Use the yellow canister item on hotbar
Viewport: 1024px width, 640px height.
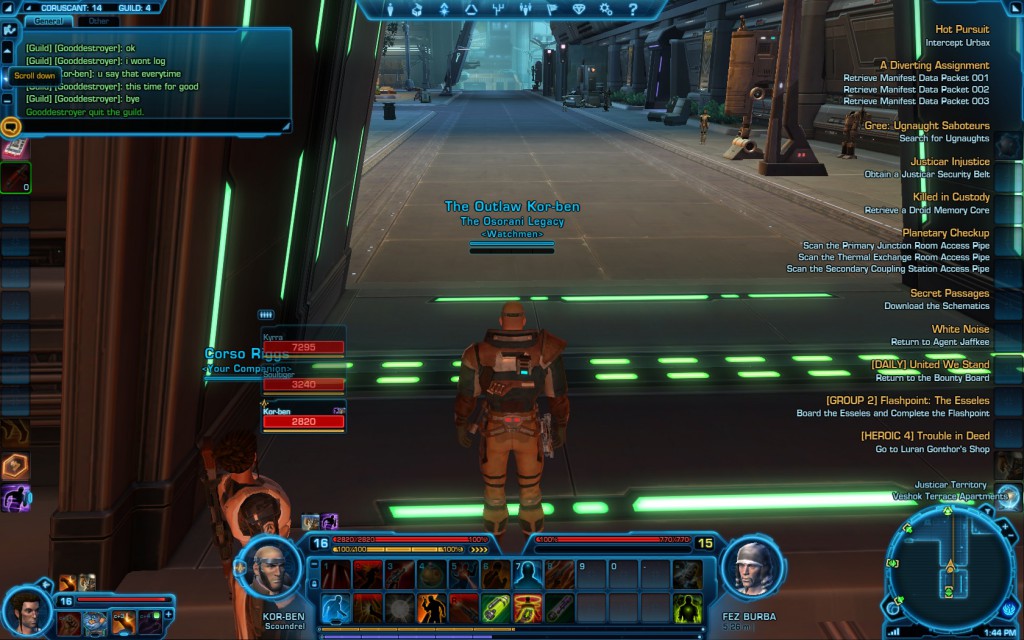(495, 607)
